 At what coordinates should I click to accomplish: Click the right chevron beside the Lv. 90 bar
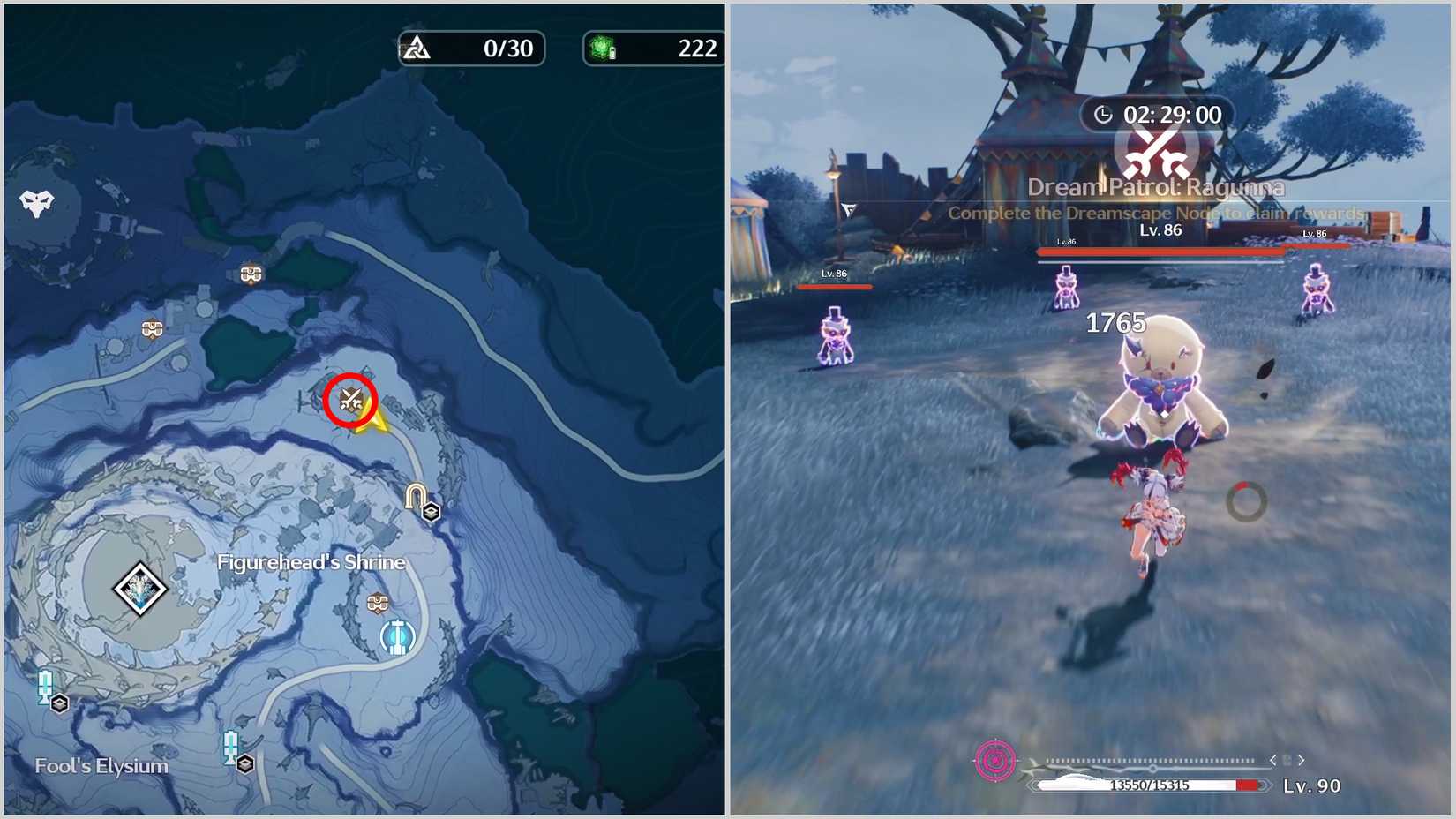[x=1302, y=758]
